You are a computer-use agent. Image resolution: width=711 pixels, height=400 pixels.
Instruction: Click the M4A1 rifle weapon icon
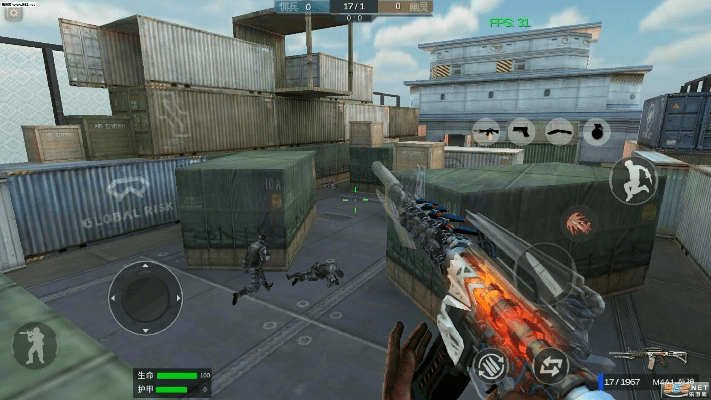point(646,357)
